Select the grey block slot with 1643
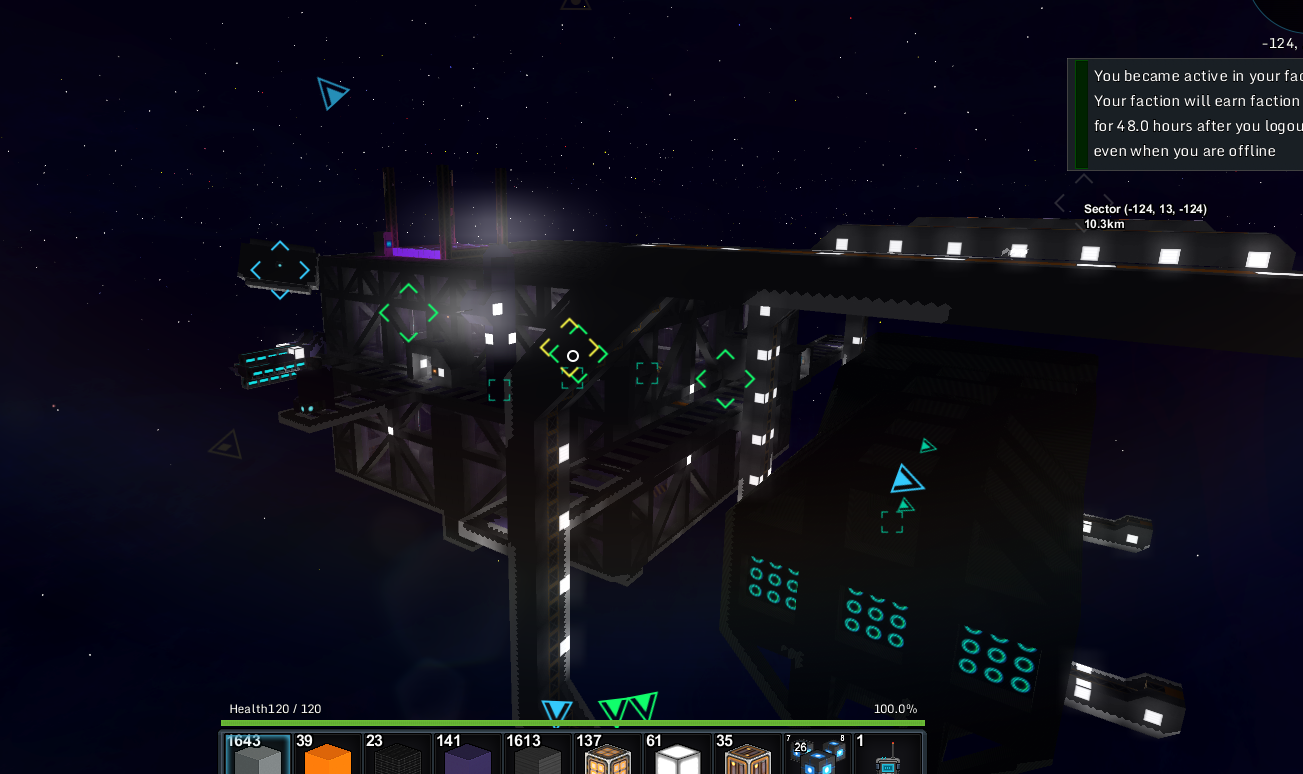This screenshot has width=1303, height=774. point(258,755)
